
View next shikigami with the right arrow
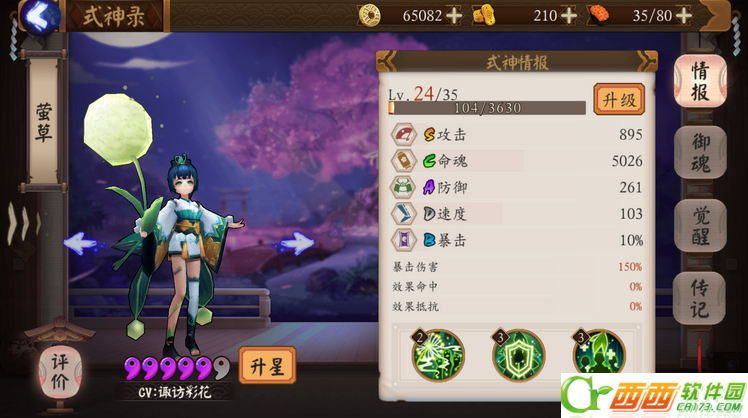pyautogui.click(x=296, y=242)
